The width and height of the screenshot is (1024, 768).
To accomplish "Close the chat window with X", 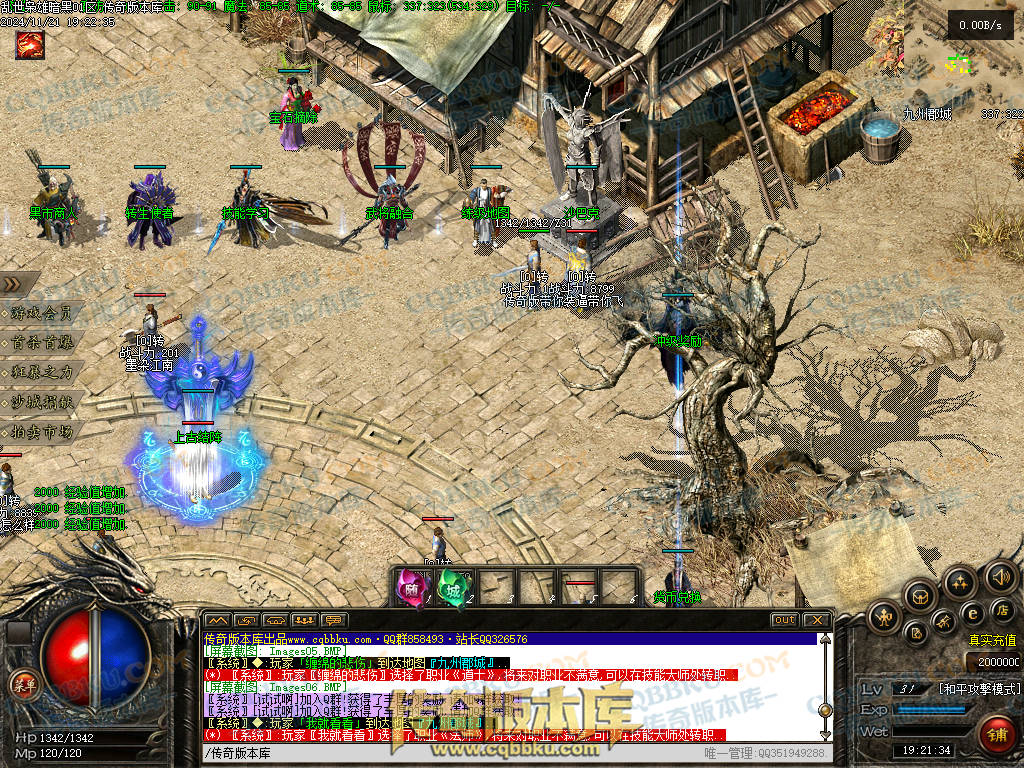I will 816,620.
